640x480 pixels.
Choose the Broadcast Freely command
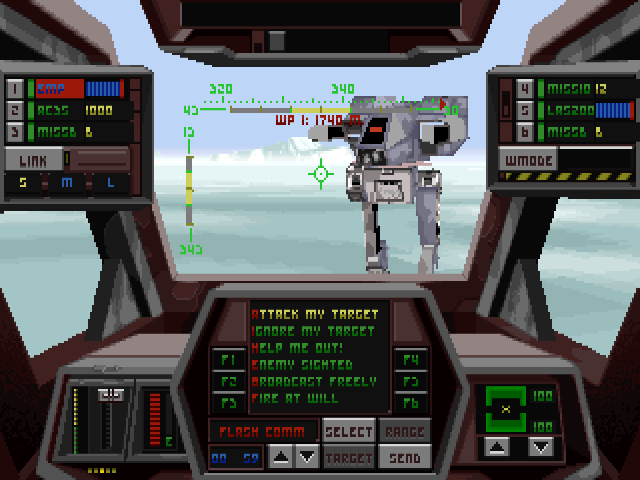click(x=313, y=381)
